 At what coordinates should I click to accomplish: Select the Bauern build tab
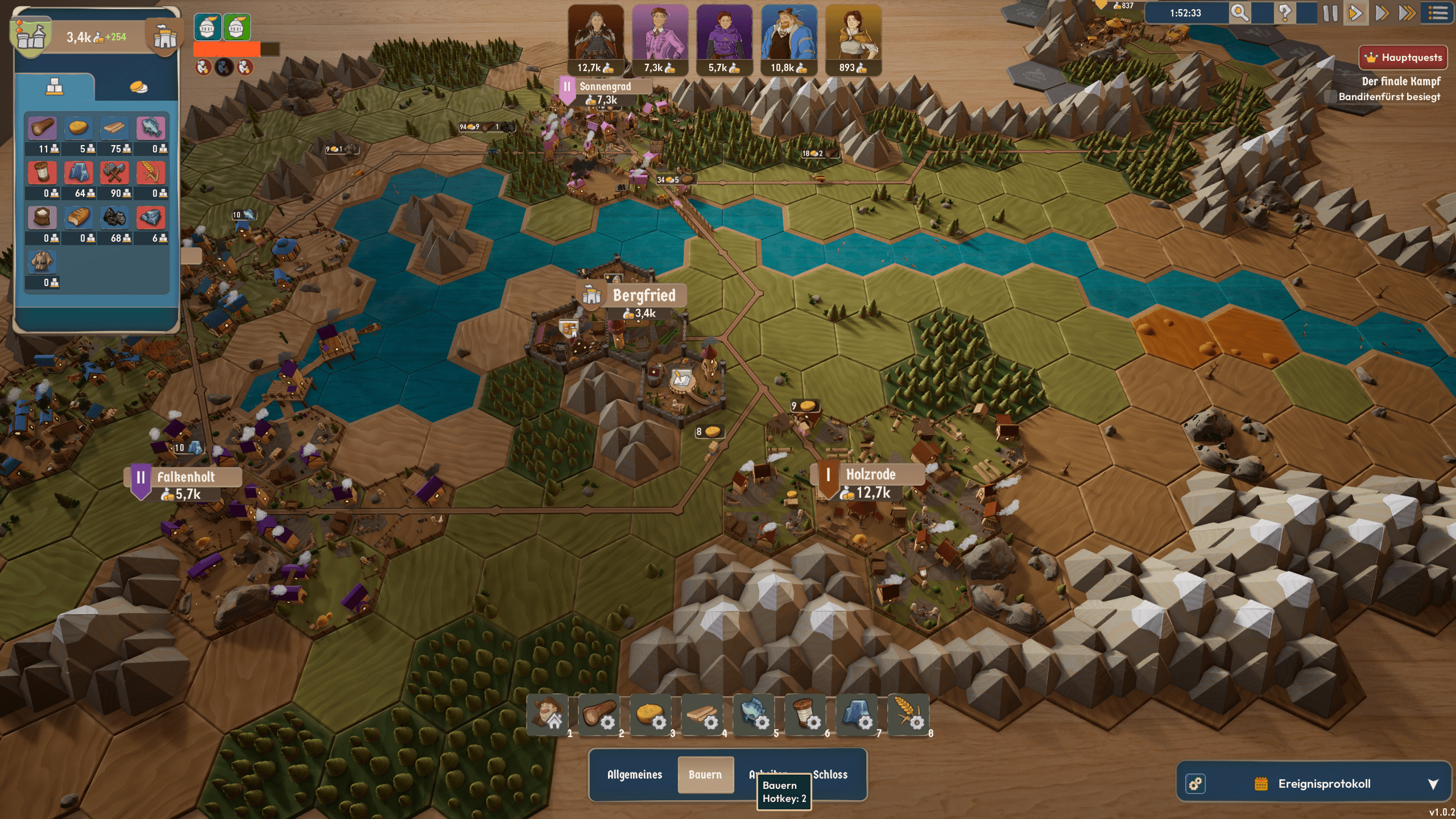point(705,775)
